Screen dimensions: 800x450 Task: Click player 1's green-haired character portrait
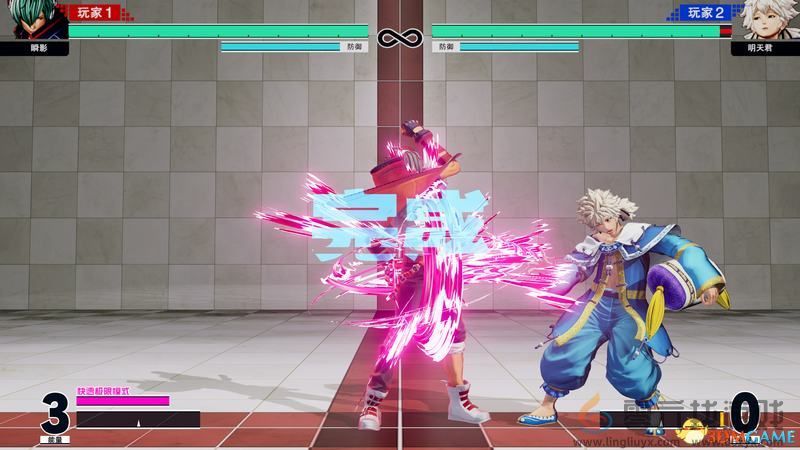[32, 20]
